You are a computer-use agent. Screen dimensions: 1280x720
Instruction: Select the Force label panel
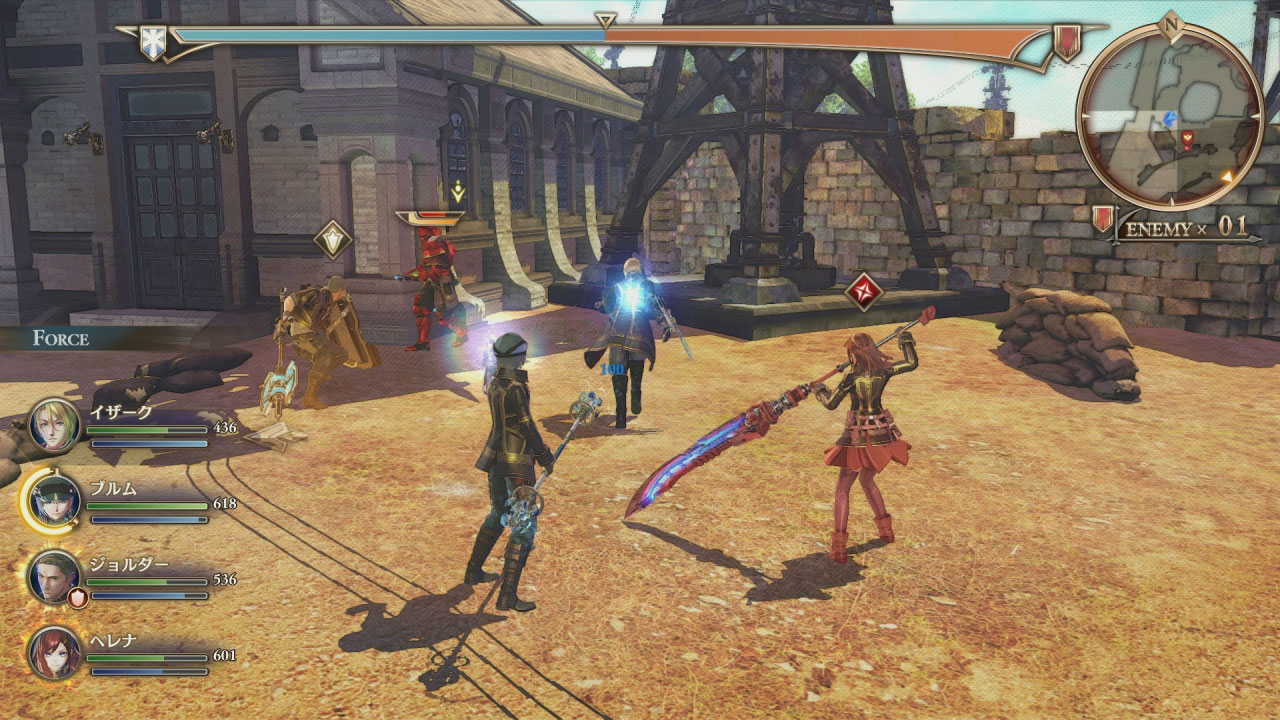62,338
